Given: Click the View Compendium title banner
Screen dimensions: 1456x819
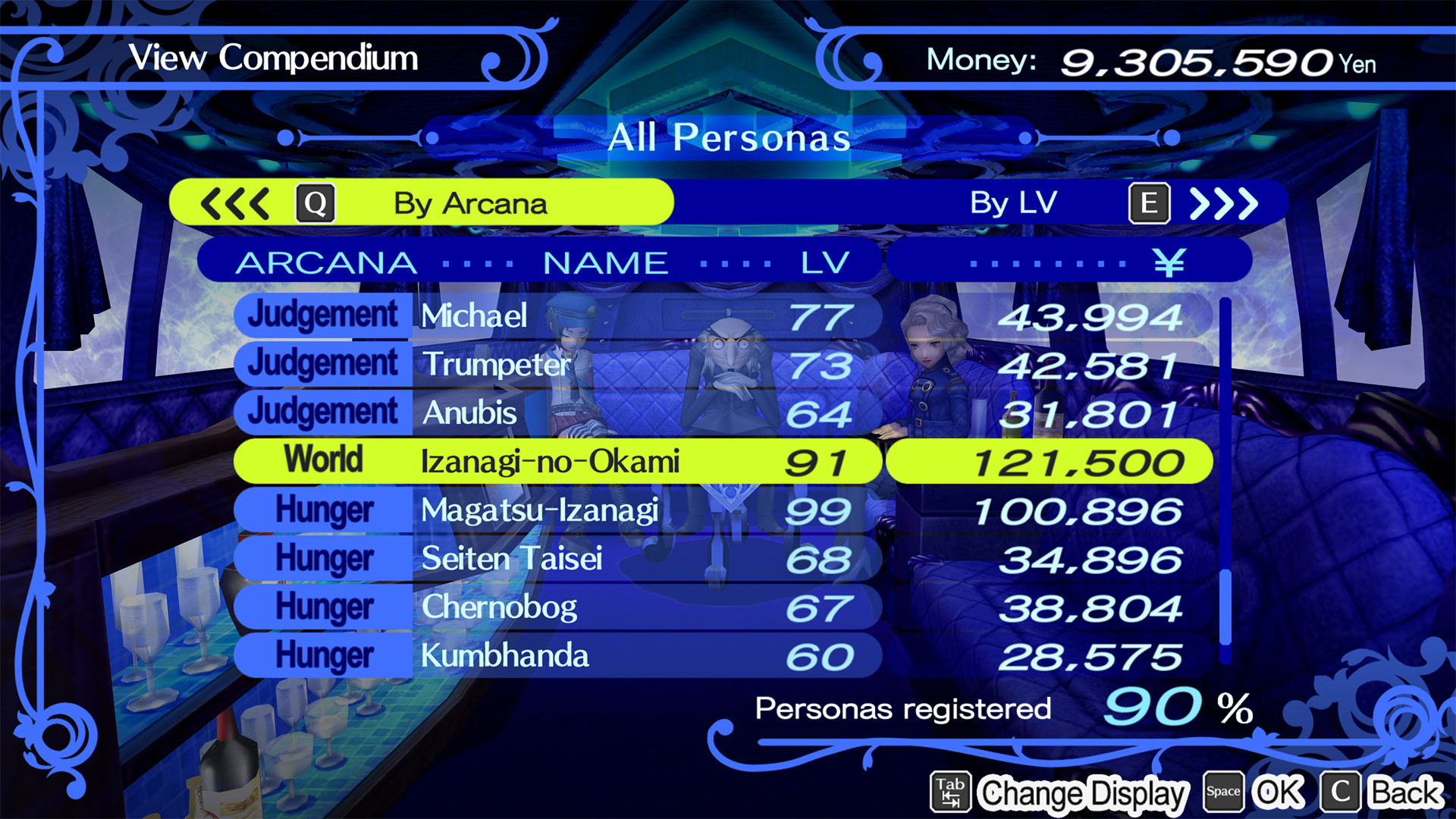Looking at the screenshot, I should [x=273, y=58].
